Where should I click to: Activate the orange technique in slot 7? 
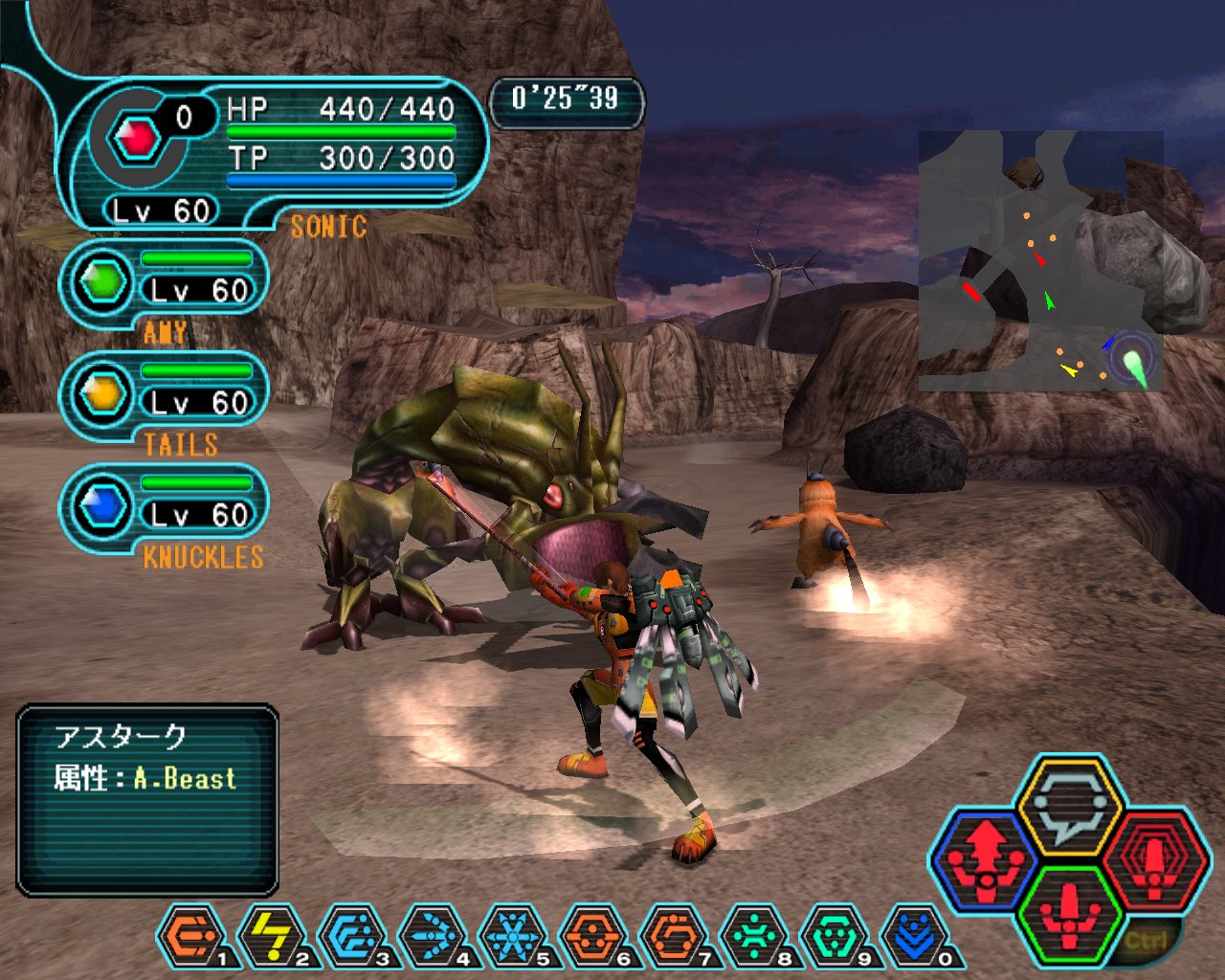click(x=675, y=935)
